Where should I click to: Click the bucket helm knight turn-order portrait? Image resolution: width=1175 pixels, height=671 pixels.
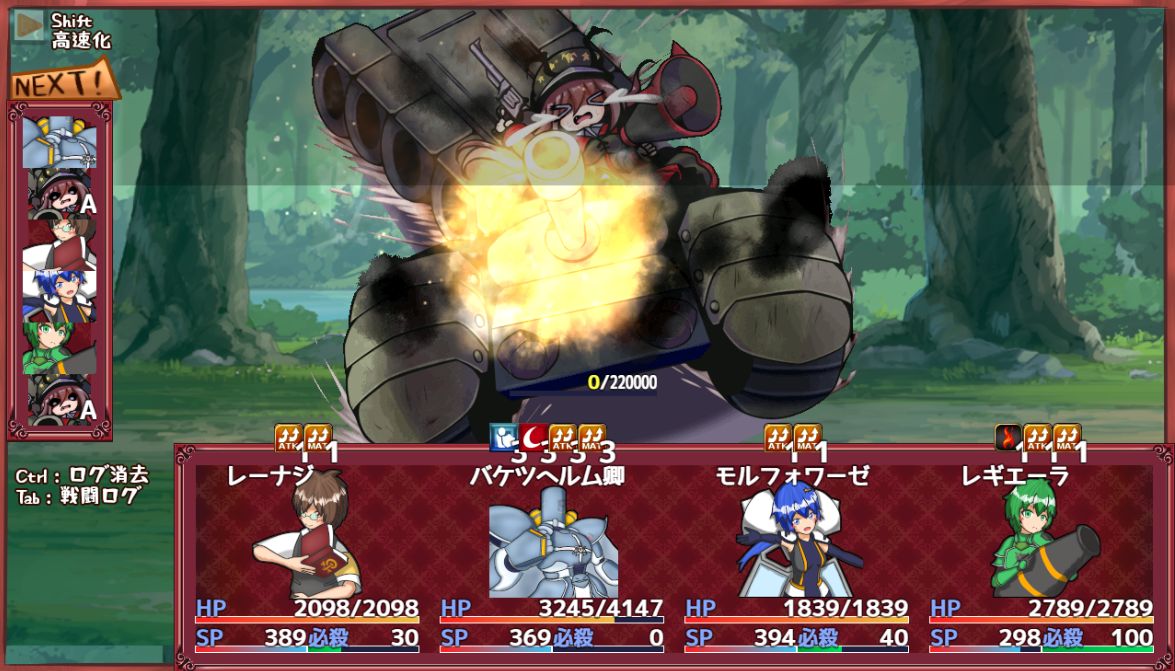pos(60,142)
